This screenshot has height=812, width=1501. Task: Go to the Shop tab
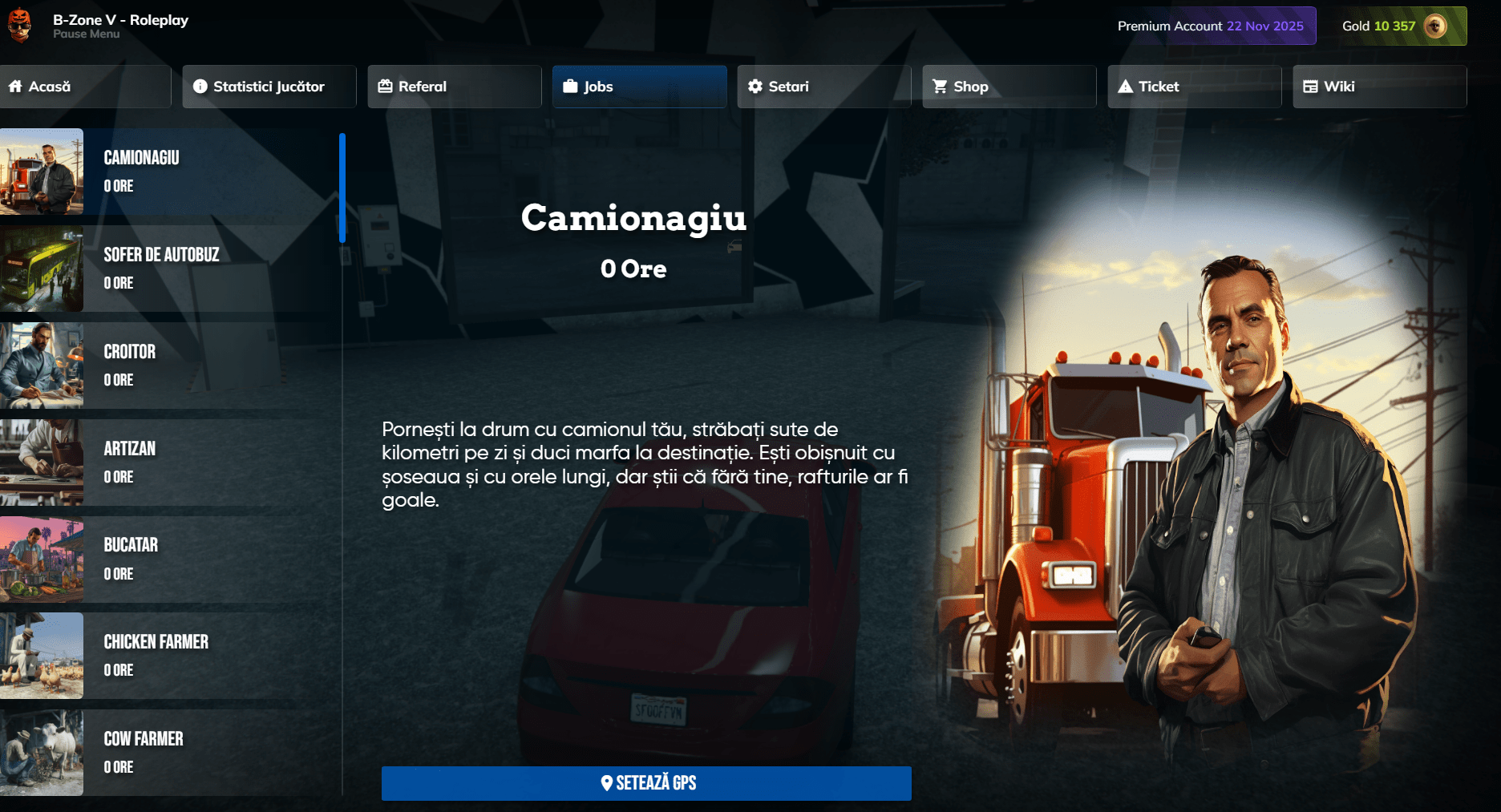[x=1009, y=87]
